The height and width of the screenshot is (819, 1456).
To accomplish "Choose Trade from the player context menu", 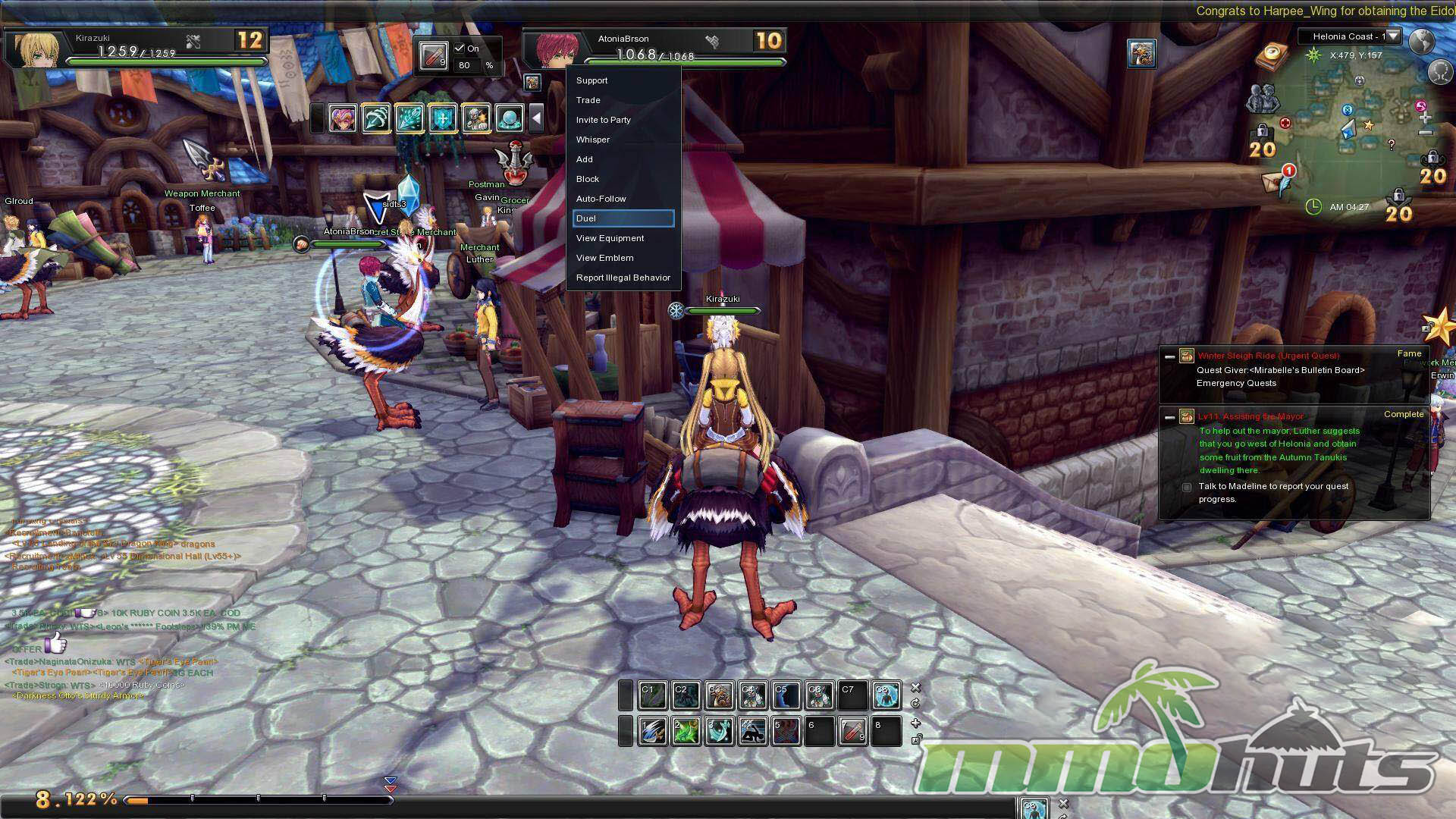I will pos(588,100).
